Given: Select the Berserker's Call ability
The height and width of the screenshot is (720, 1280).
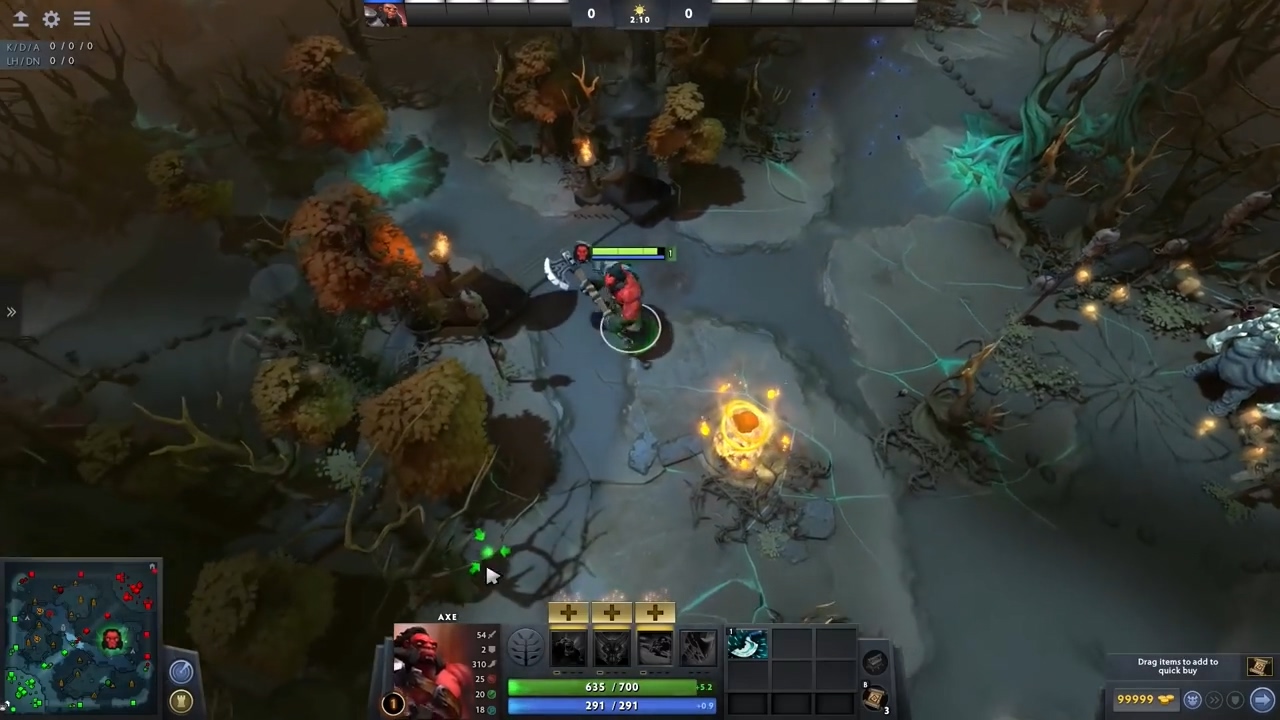Looking at the screenshot, I should (569, 647).
